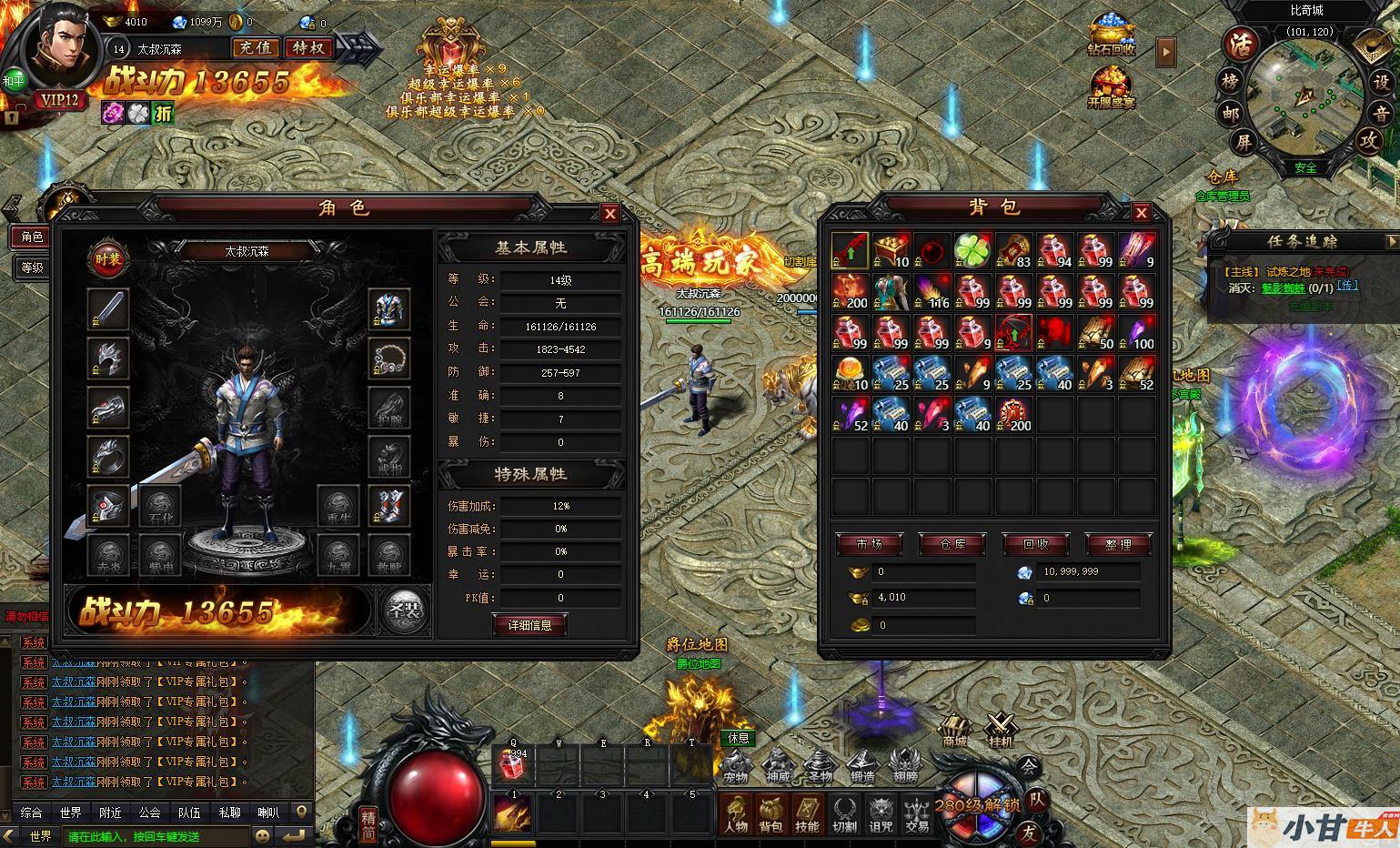Open the 市场 market from backpack
The width and height of the screenshot is (1400, 848).
click(869, 544)
